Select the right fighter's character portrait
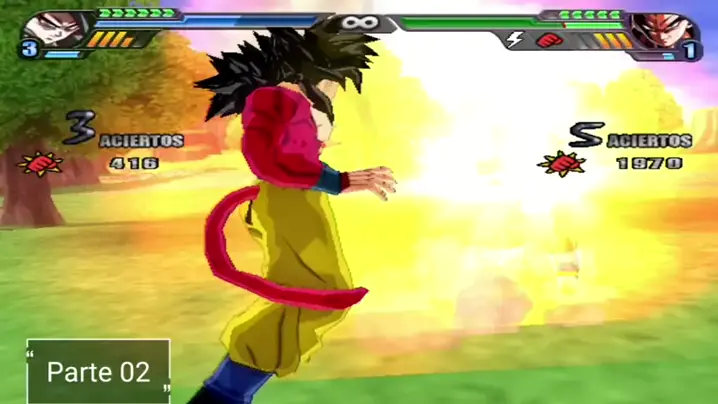This screenshot has height=404, width=718. 663,28
